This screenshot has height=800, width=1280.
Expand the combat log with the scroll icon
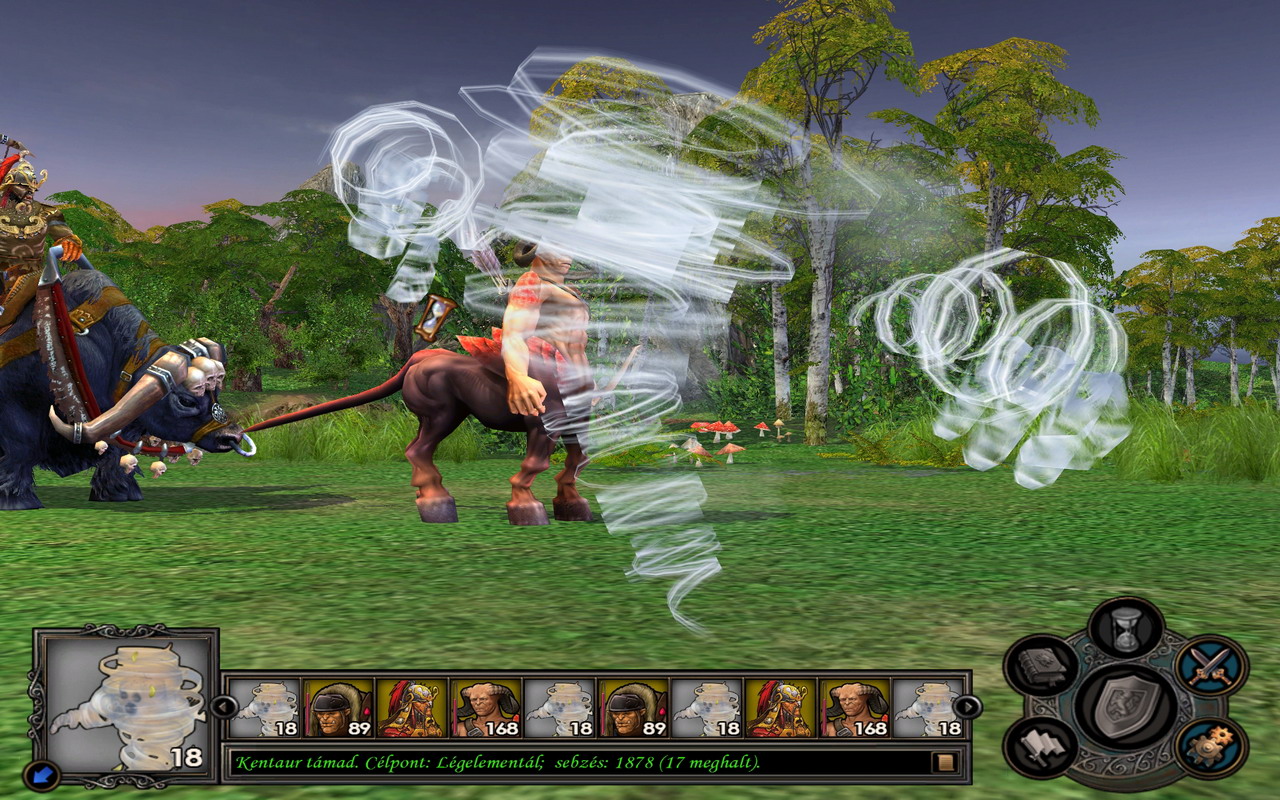[x=943, y=763]
